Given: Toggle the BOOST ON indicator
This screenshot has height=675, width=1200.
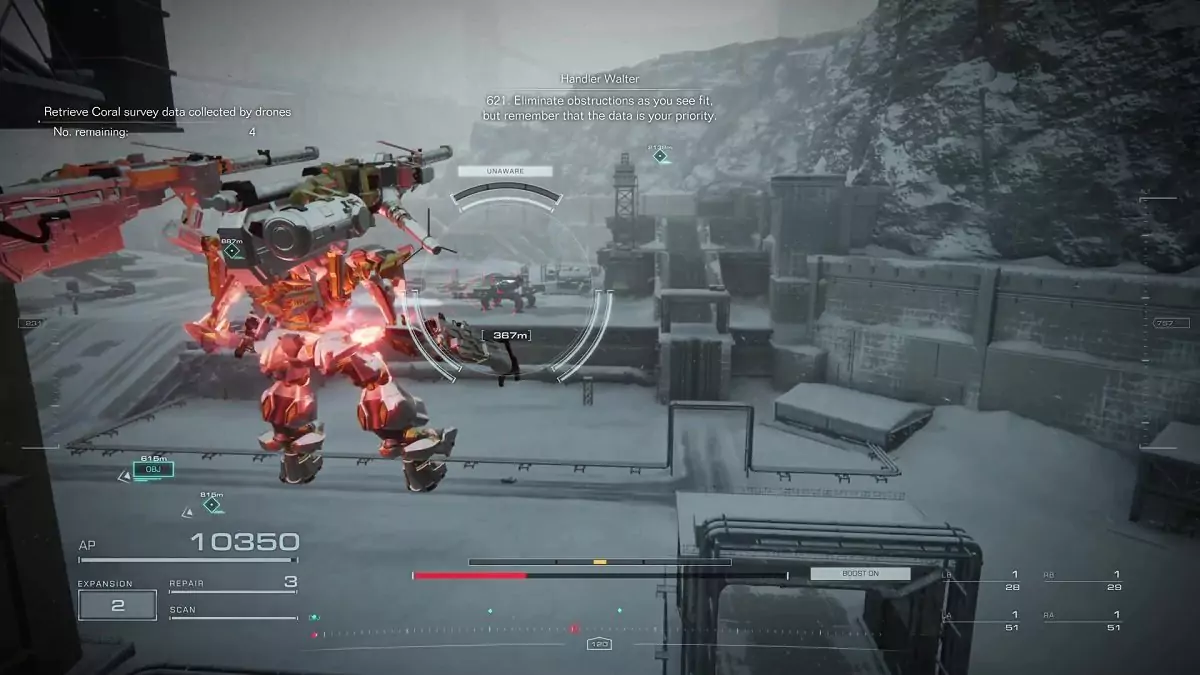Looking at the screenshot, I should (x=860, y=574).
